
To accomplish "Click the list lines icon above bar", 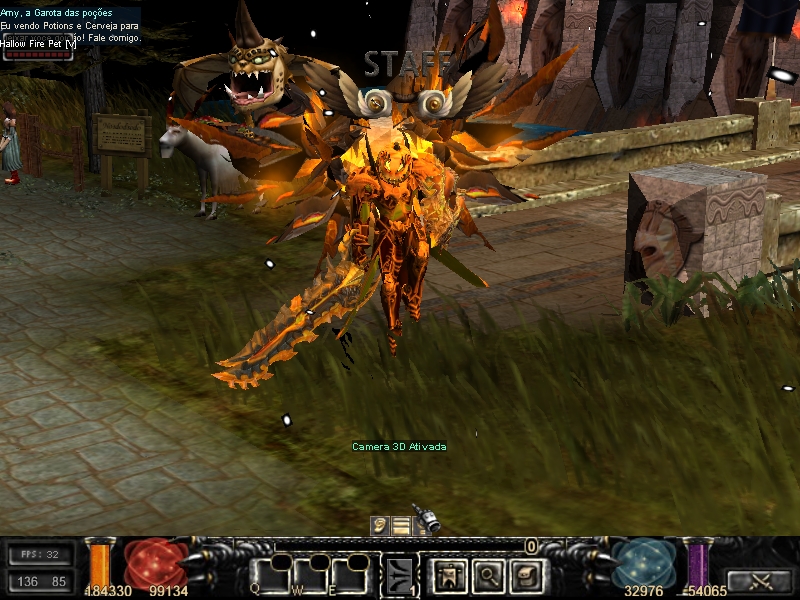I will 401,525.
